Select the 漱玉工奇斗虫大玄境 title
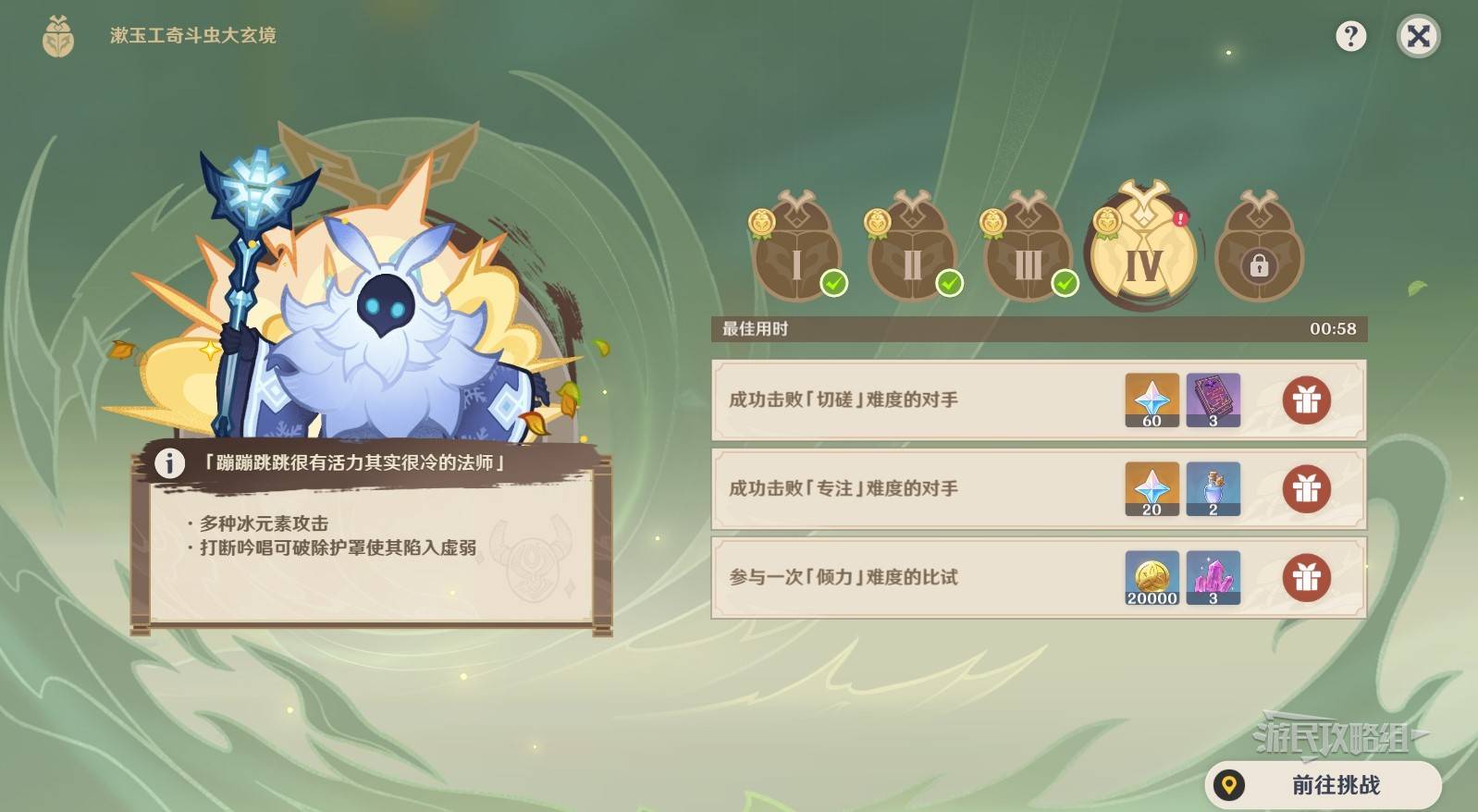The height and width of the screenshot is (812, 1478). point(191,37)
